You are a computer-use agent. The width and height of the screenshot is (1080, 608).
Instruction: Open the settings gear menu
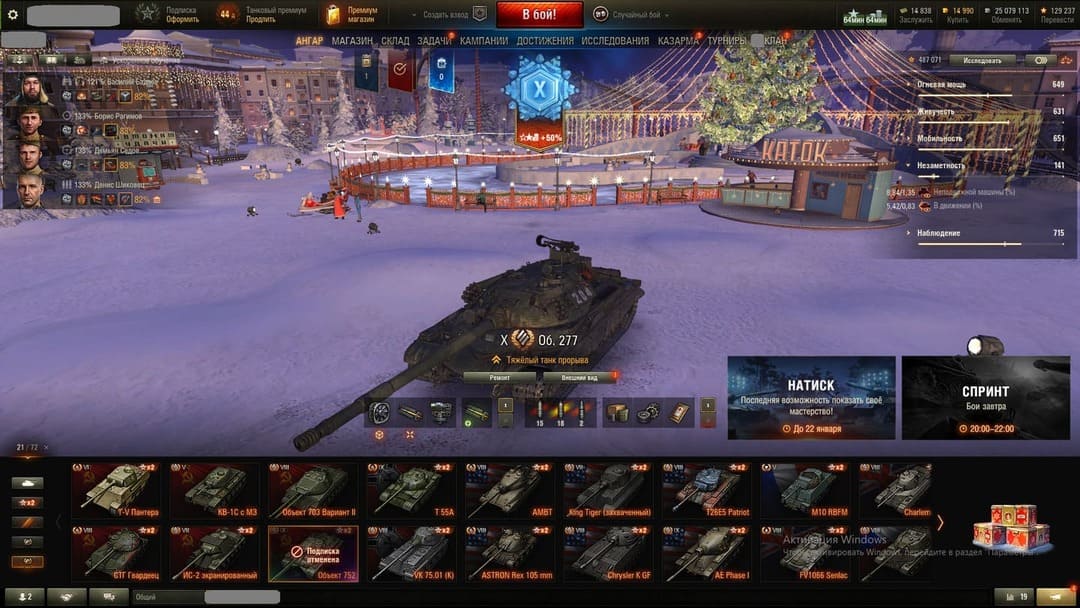pyautogui.click(x=13, y=15)
